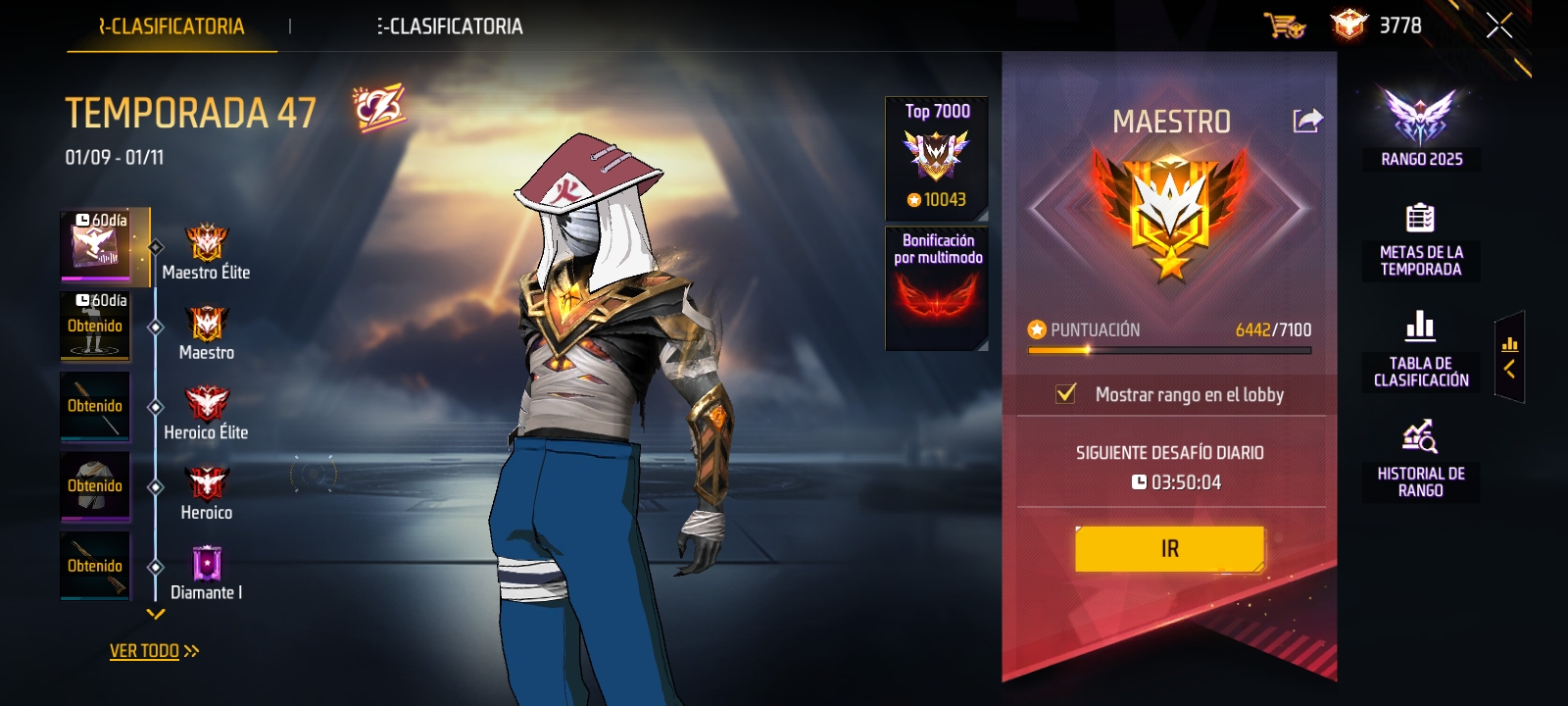Open the Top 7000 reward tile
Screen dimensions: 1568x706
(x=937, y=158)
